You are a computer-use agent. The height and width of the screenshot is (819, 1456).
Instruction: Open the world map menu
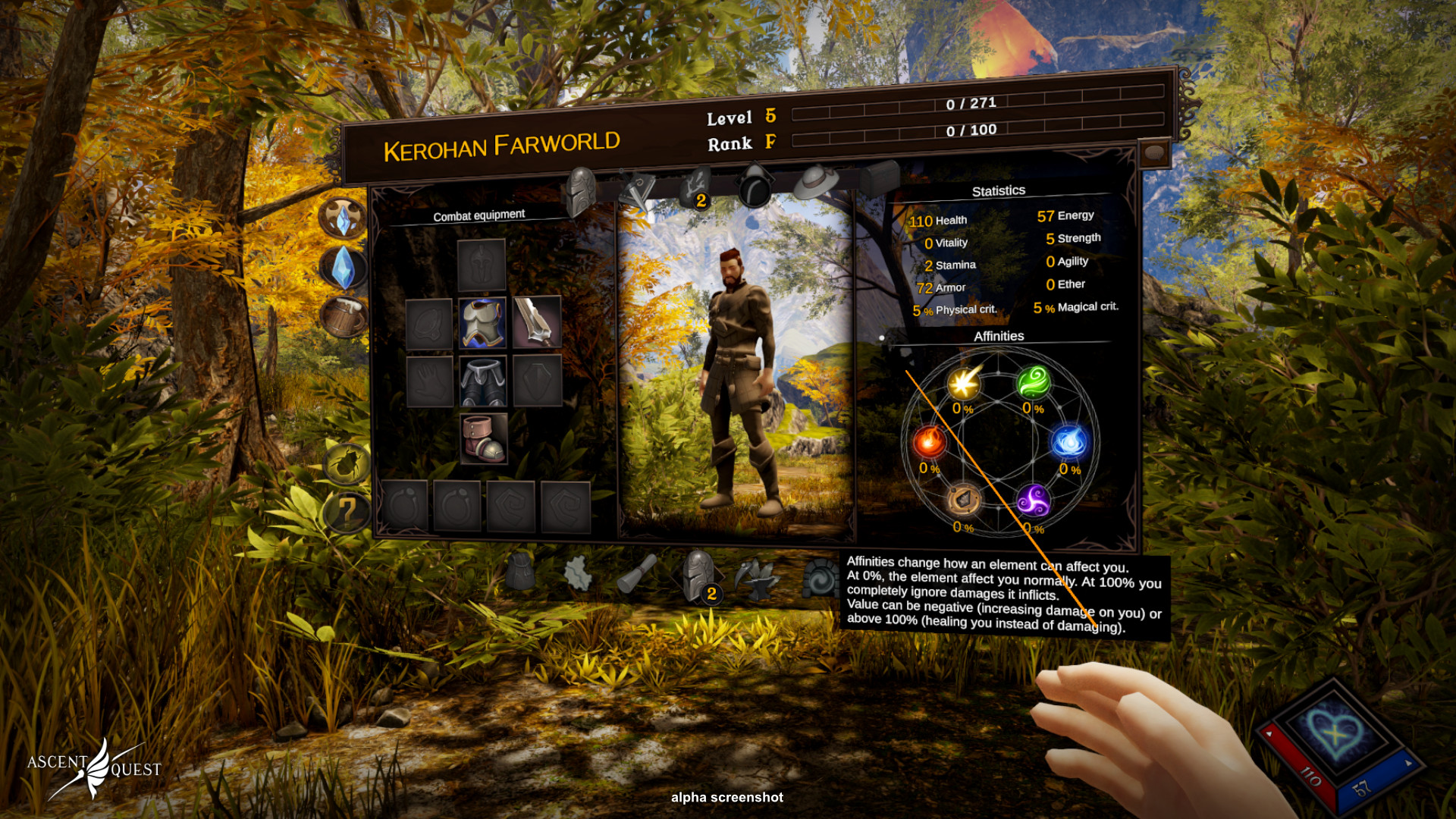[579, 573]
